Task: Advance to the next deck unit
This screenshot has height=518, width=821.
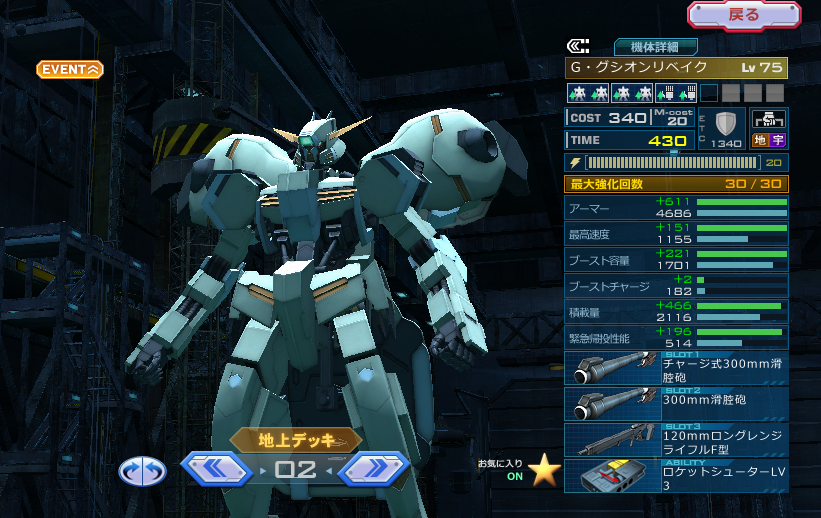Action: [x=373, y=469]
